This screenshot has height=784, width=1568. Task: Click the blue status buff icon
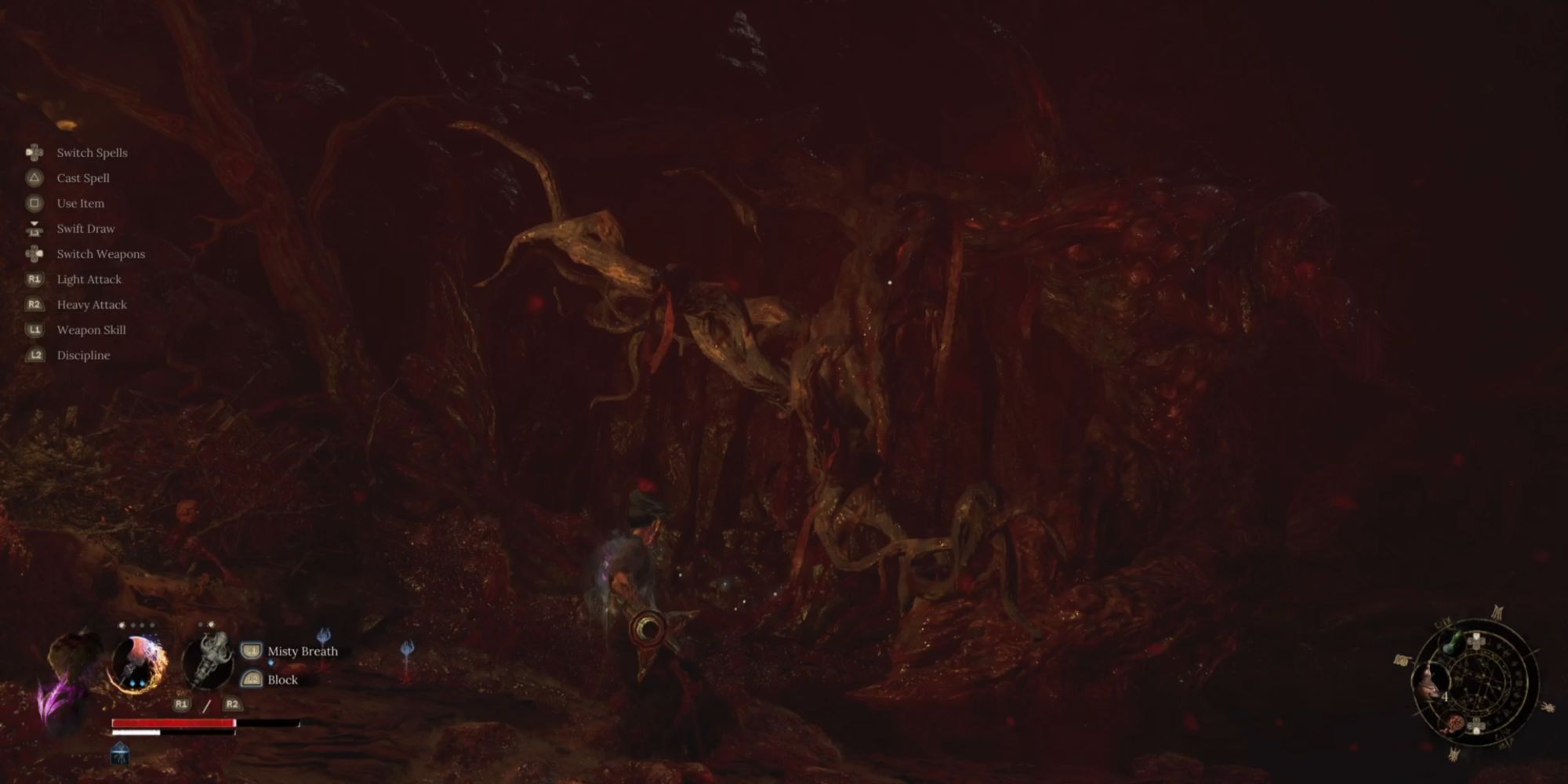click(x=119, y=755)
